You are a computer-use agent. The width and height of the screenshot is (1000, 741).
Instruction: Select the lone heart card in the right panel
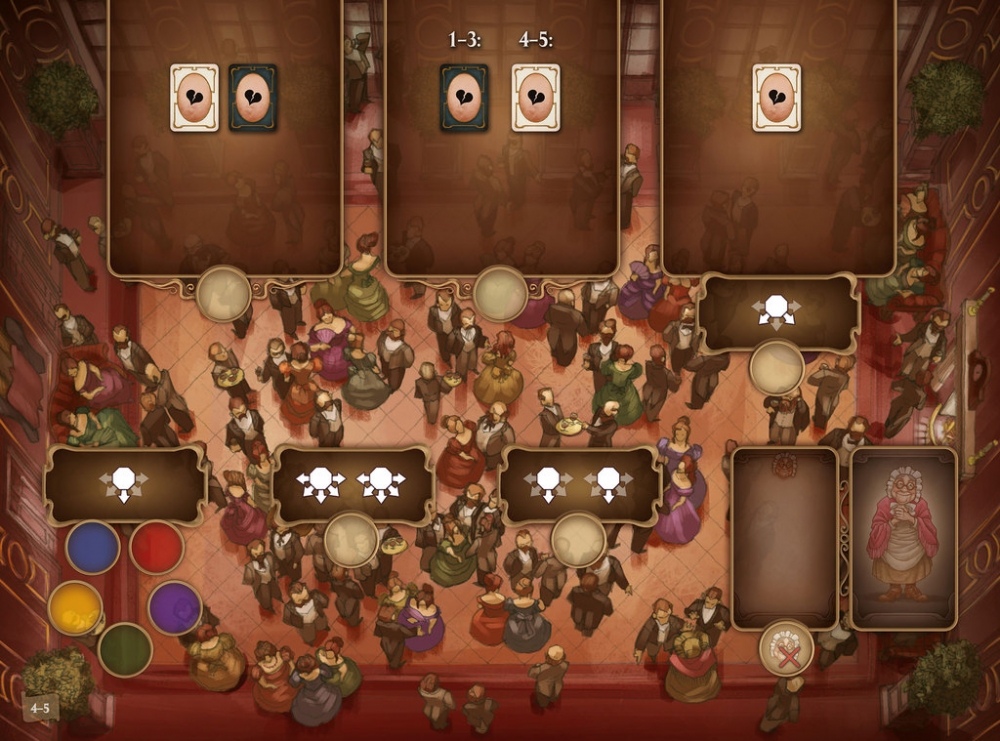[x=777, y=98]
